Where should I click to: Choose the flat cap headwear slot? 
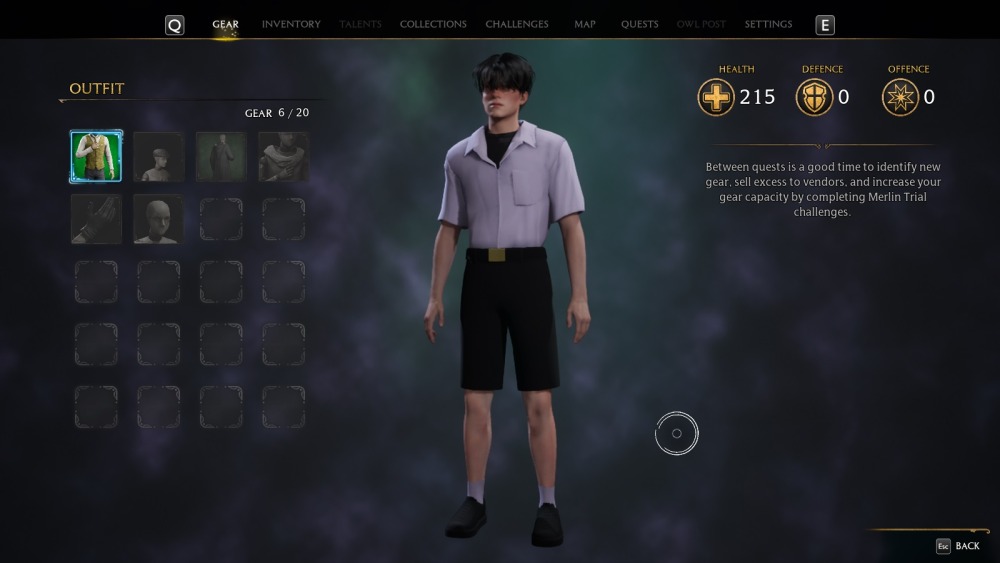pyautogui.click(x=158, y=157)
